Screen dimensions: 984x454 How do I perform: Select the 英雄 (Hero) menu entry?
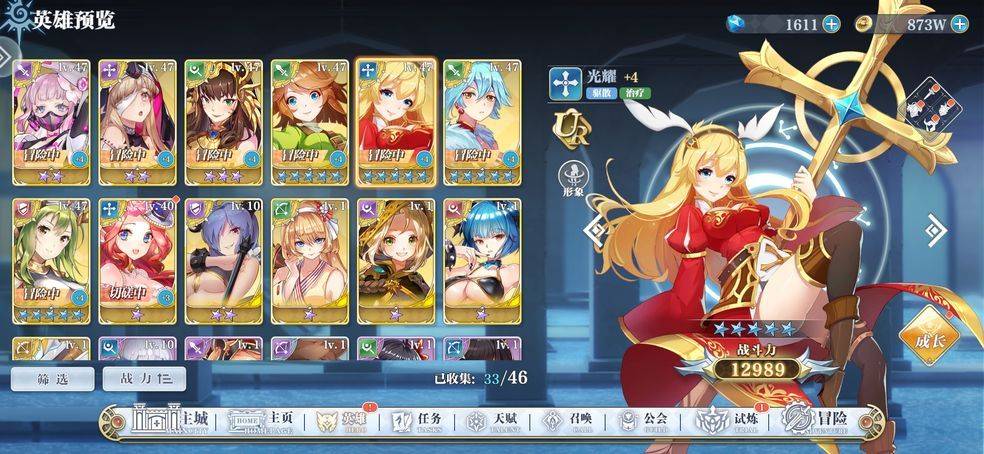point(338,421)
